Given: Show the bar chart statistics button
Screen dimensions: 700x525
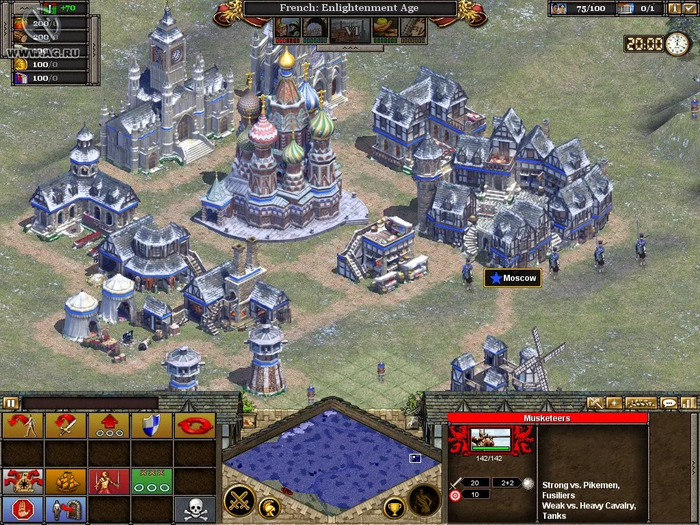Looking at the screenshot, I should pos(688,403).
